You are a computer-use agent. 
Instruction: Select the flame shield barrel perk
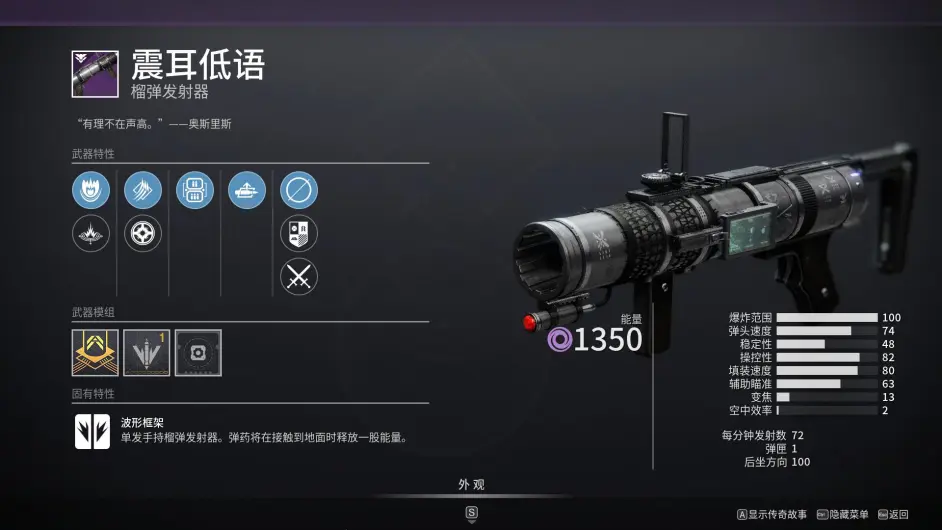91,189
